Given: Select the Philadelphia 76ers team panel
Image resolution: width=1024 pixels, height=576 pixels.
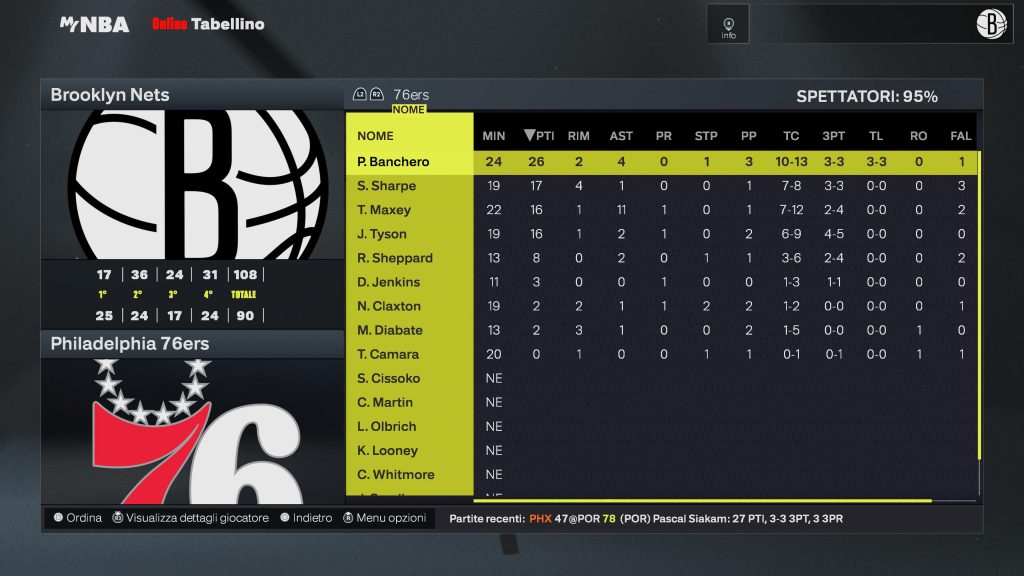Looking at the screenshot, I should [192, 344].
